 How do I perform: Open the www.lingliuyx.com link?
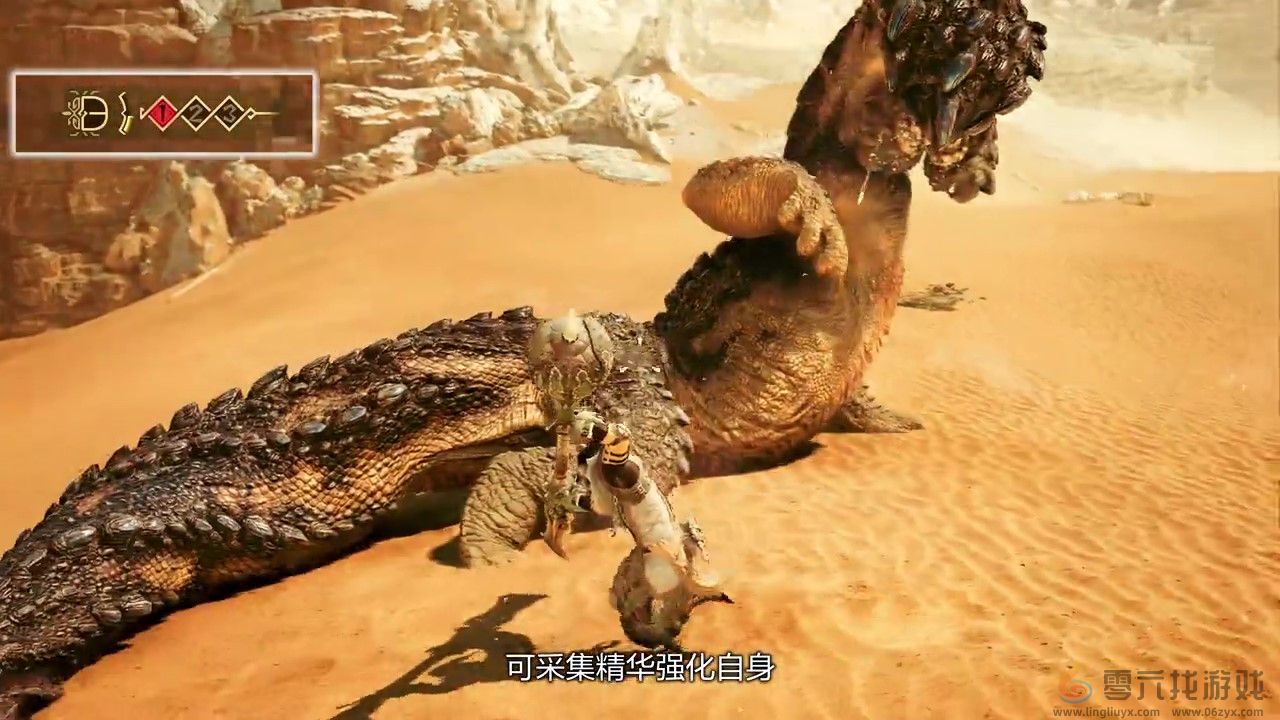pyautogui.click(x=1106, y=712)
